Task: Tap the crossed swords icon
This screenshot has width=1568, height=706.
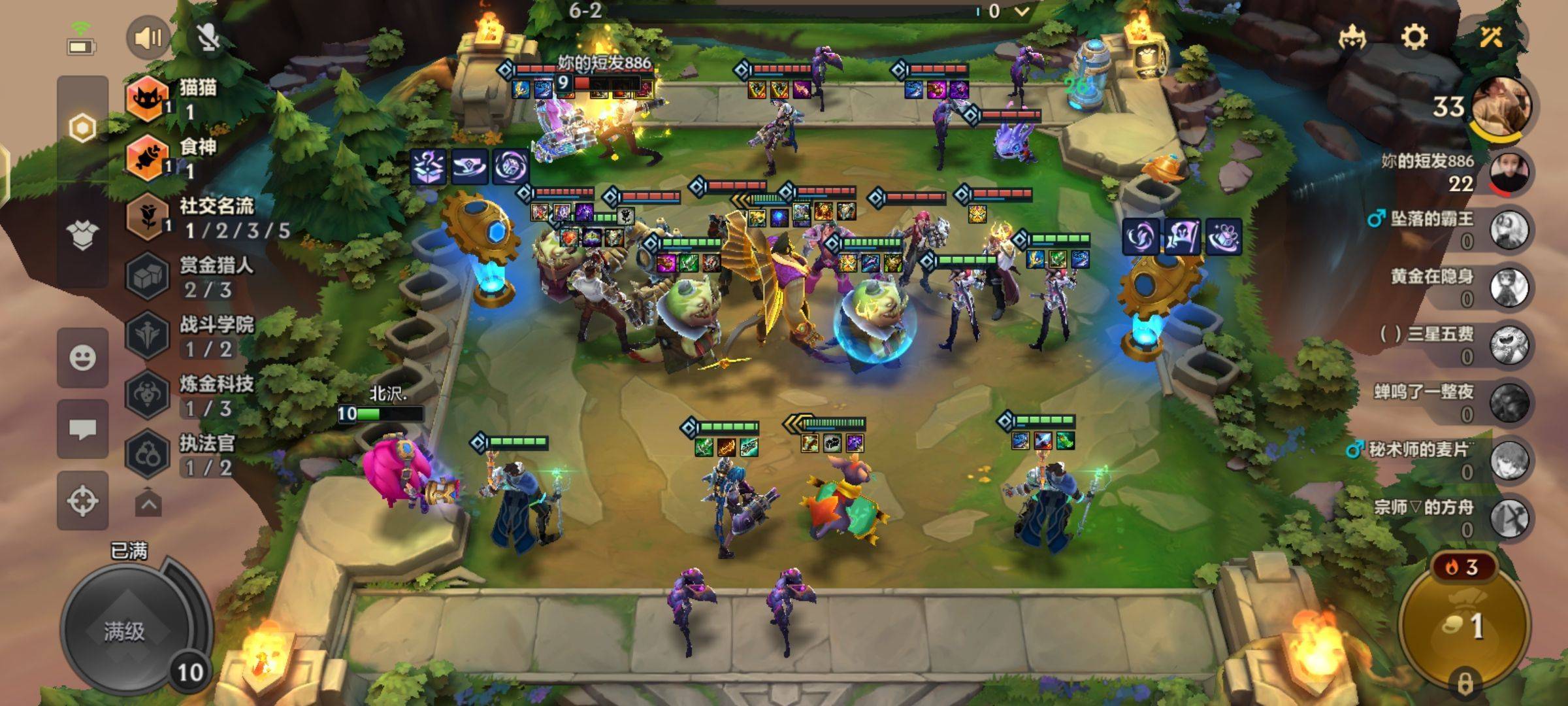Action: 1491,36
